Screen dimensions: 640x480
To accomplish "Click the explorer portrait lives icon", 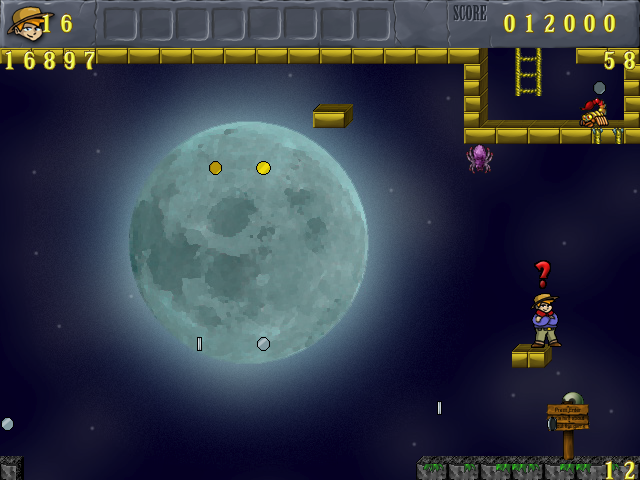I will (25, 22).
